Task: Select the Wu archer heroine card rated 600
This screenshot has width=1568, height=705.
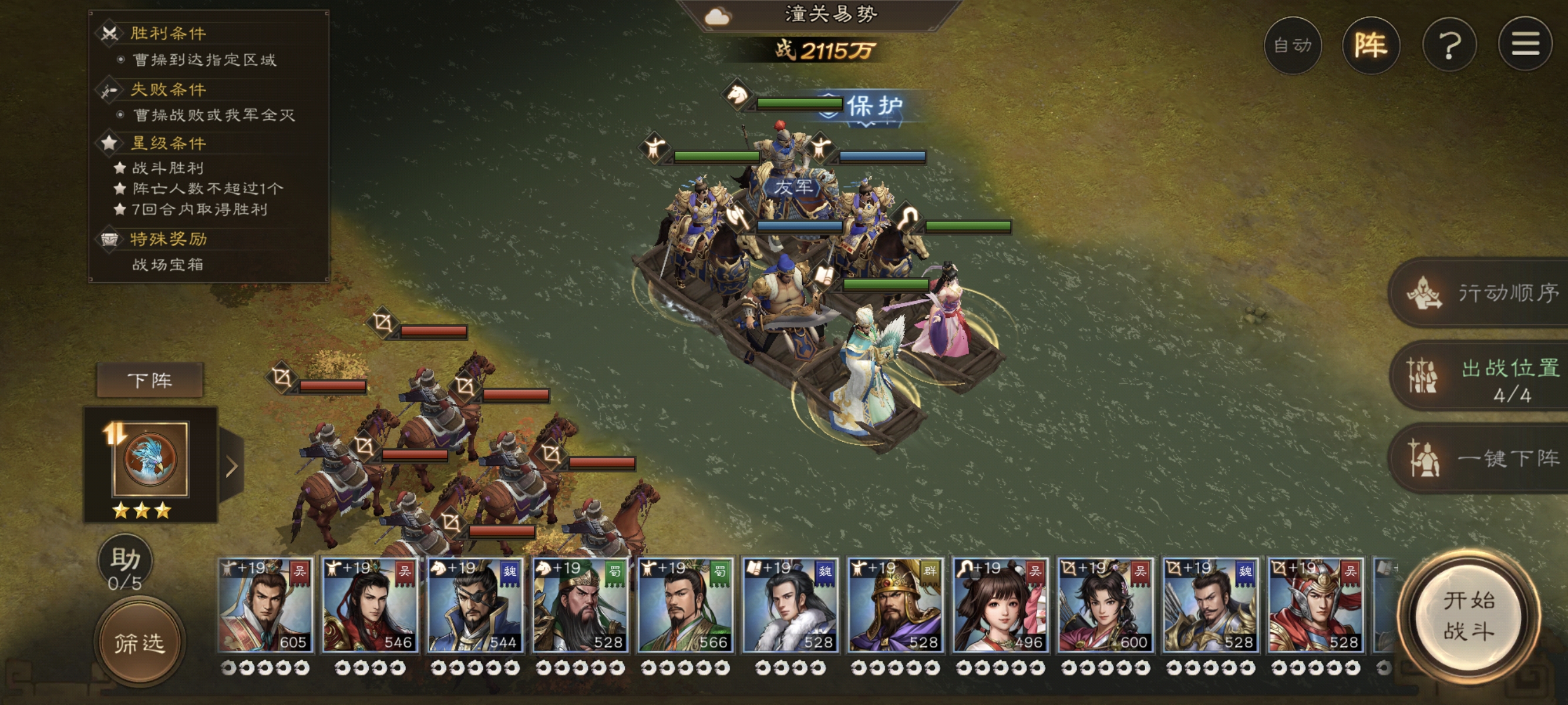Action: click(x=1105, y=605)
